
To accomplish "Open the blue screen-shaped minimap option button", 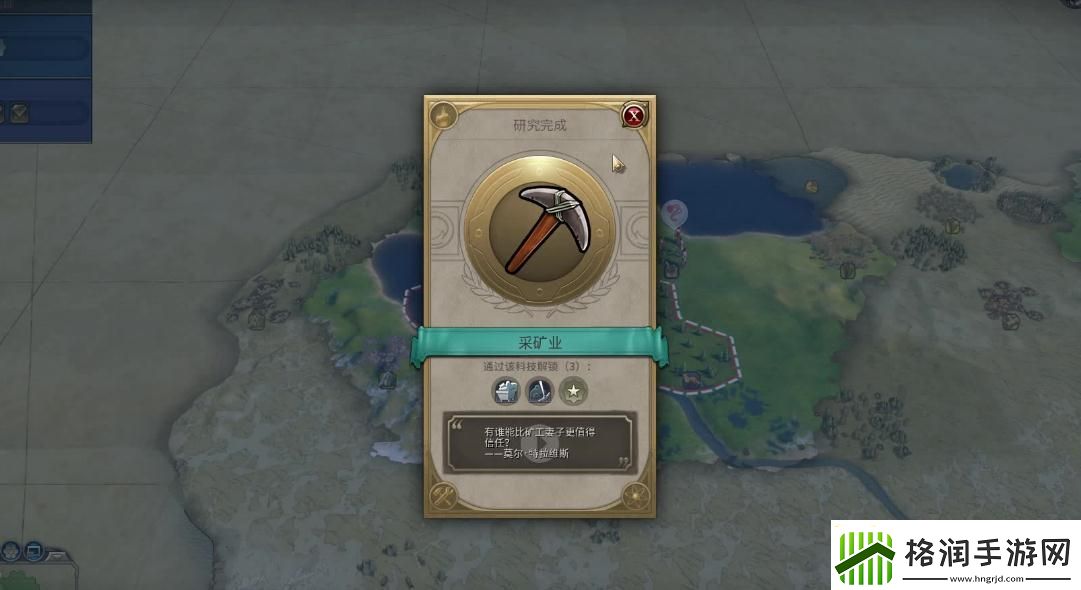I will click(34, 550).
